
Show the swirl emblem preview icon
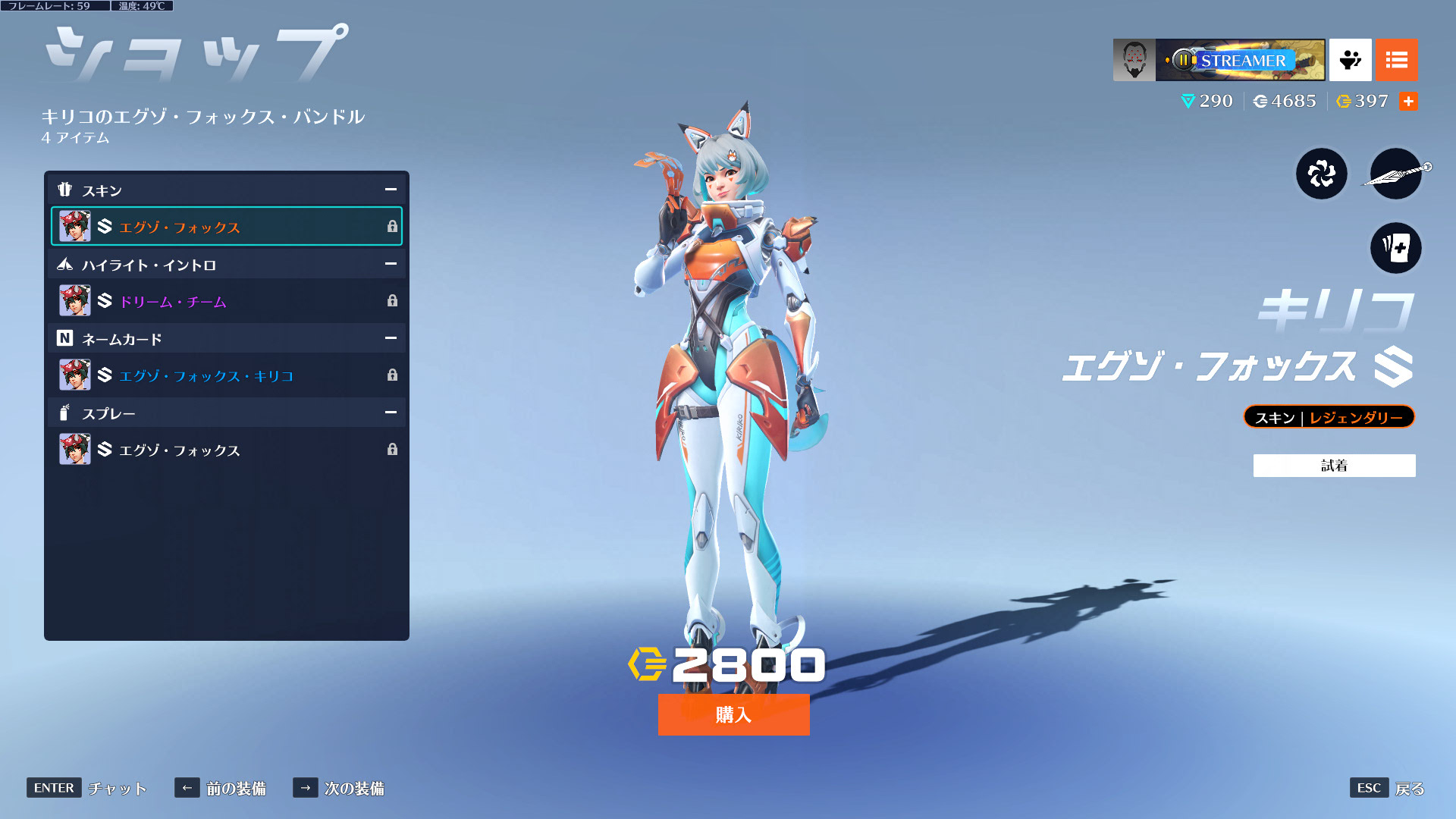click(x=1321, y=174)
